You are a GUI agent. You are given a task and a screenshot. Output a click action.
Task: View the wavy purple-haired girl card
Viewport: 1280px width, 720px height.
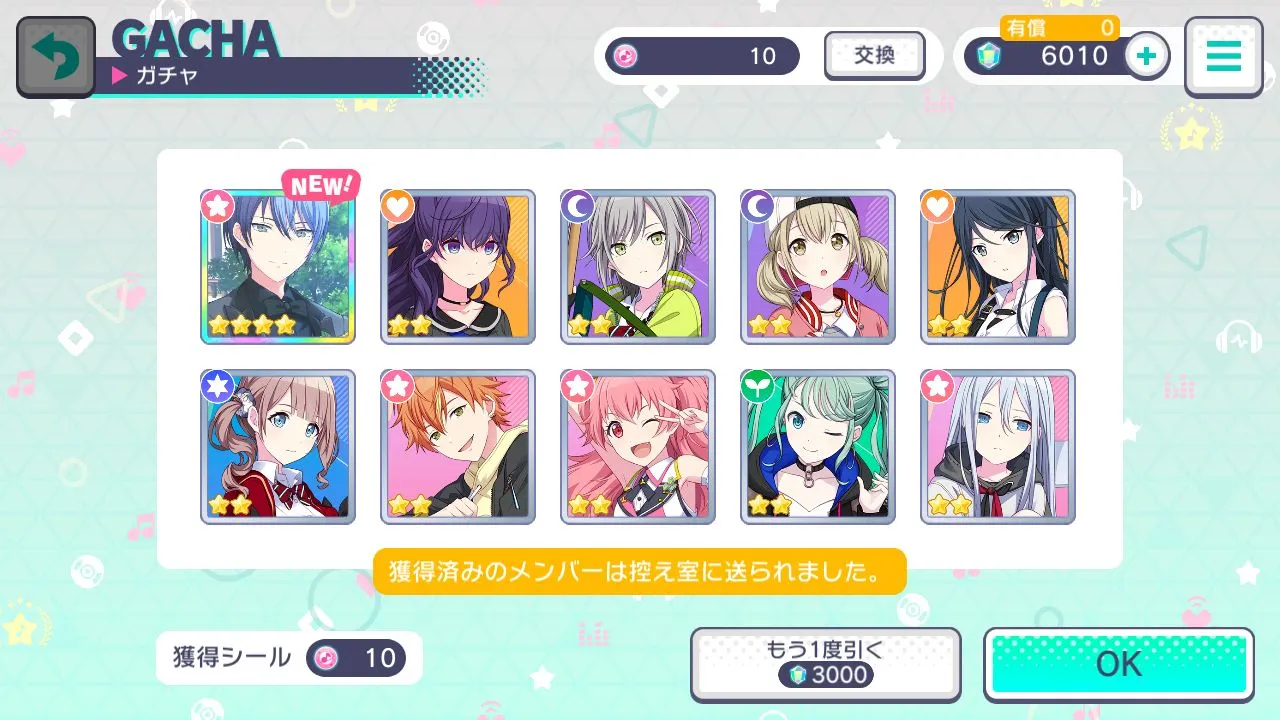point(458,267)
